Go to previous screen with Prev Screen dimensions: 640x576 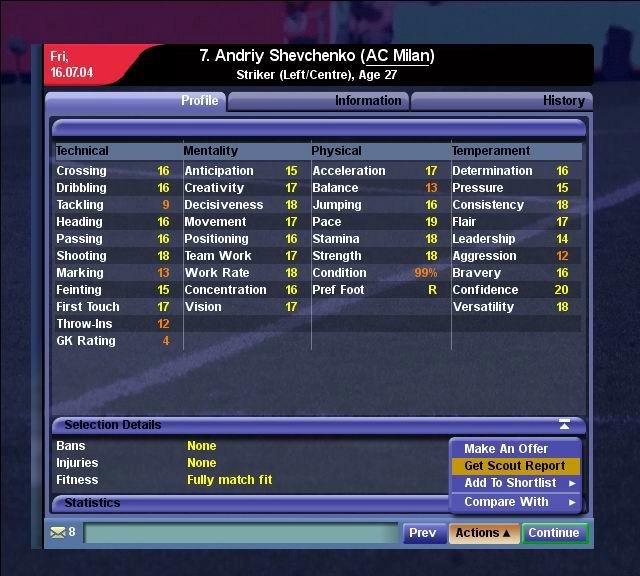423,533
